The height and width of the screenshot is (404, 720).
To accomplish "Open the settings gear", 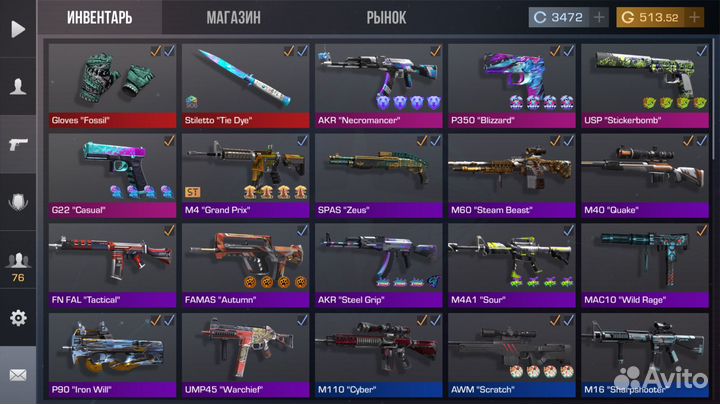I will tap(17, 318).
